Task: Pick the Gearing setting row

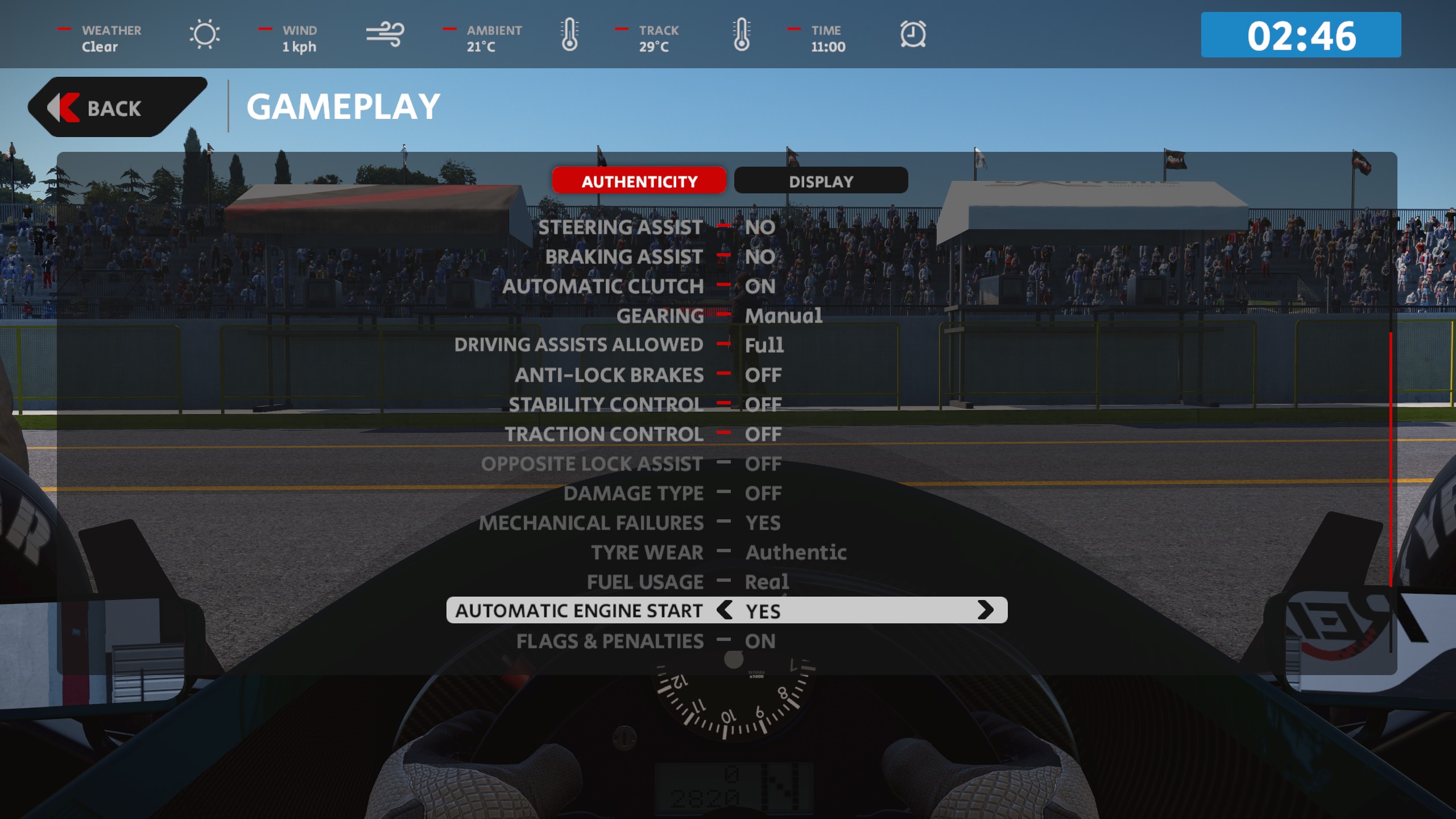Action: pyautogui.click(x=660, y=316)
